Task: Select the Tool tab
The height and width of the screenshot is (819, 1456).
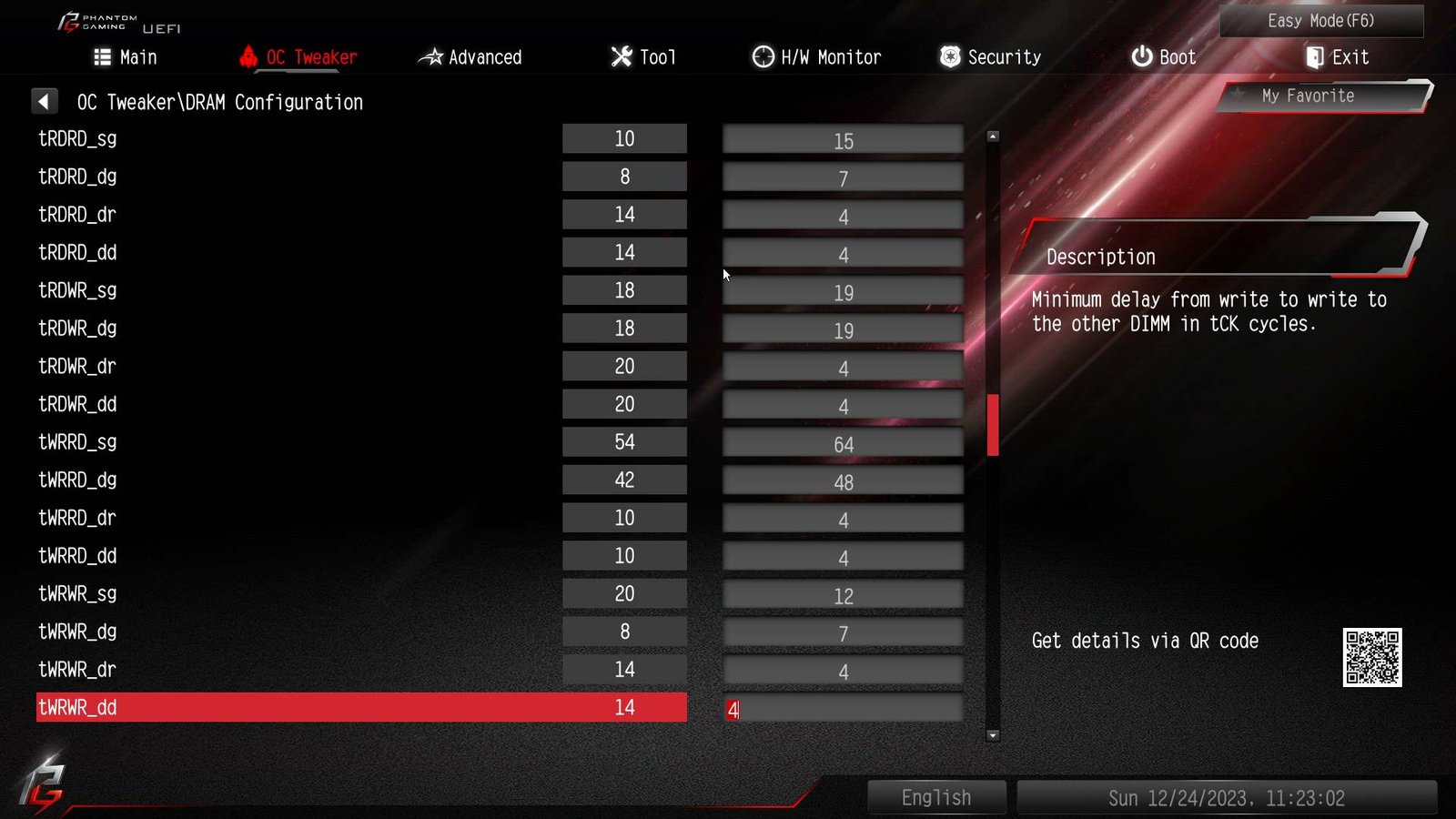Action: 643,57
